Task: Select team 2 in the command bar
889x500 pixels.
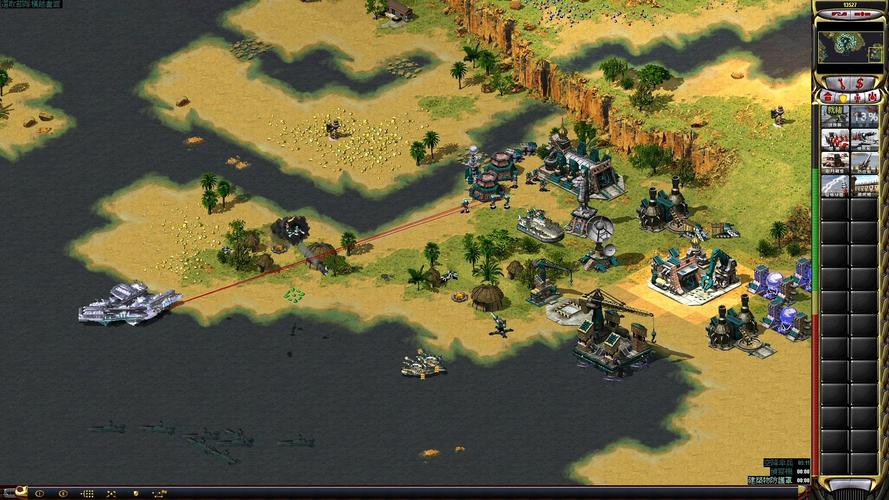Action: pos(63,493)
